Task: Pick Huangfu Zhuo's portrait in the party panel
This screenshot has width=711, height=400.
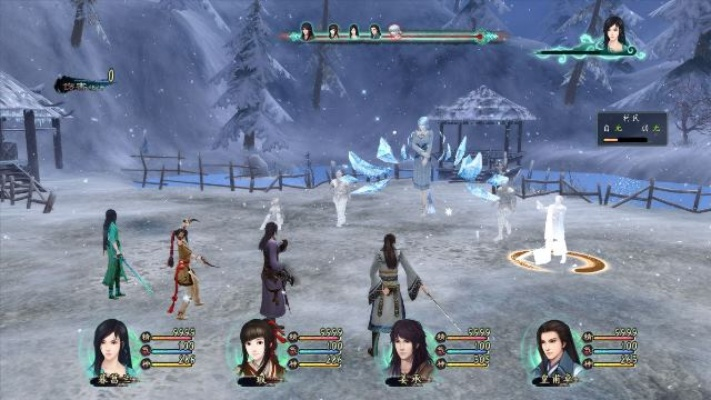Action: [553, 349]
